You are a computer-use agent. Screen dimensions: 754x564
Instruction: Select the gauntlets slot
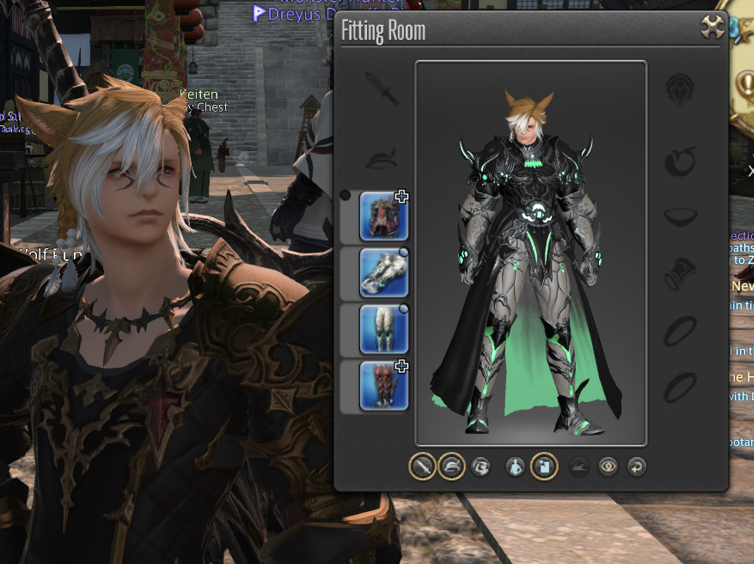pyautogui.click(x=383, y=272)
